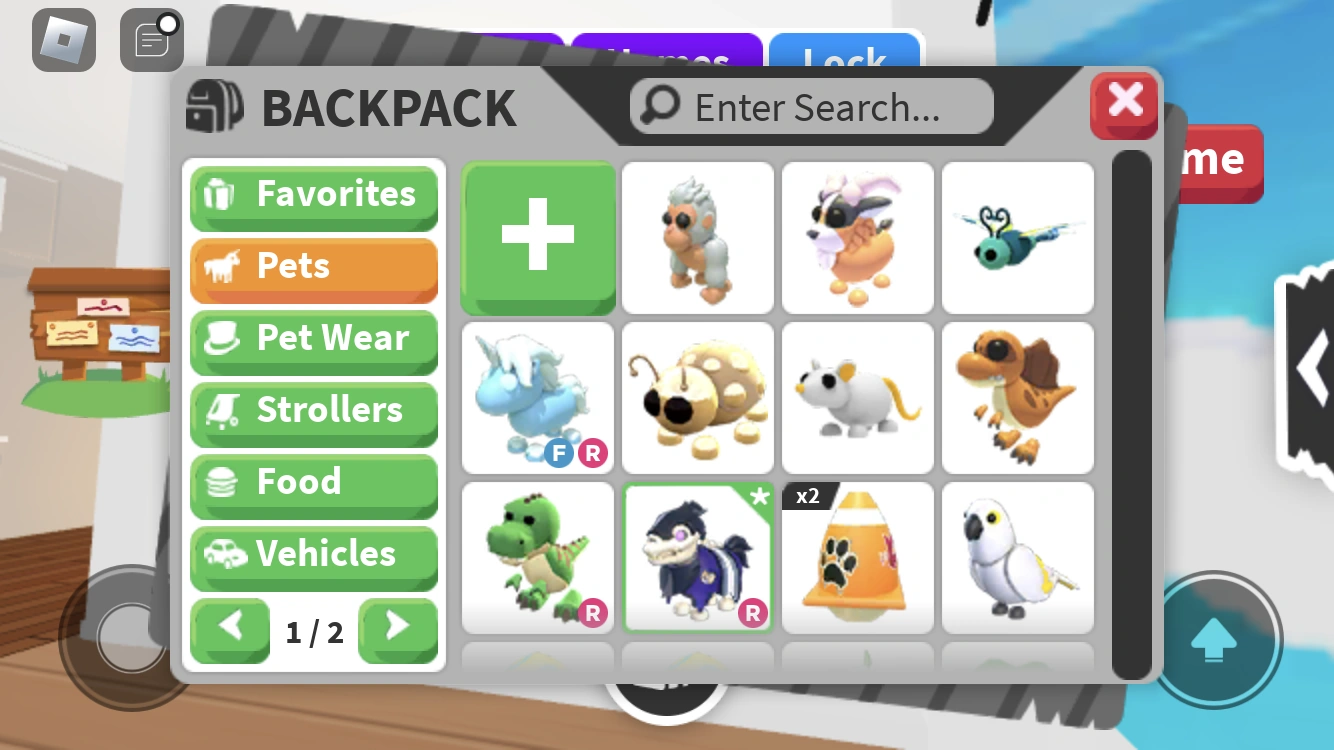This screenshot has height=750, width=1334.
Task: Switch to the Pet Wear category
Action: pos(315,338)
